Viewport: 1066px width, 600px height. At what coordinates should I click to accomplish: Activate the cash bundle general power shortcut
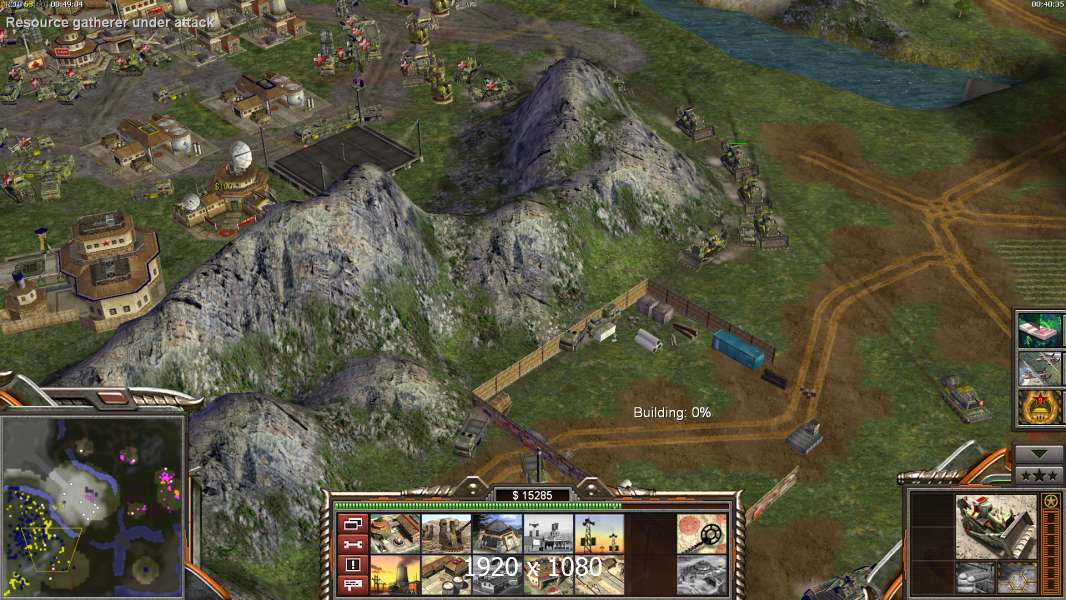[x=1039, y=330]
